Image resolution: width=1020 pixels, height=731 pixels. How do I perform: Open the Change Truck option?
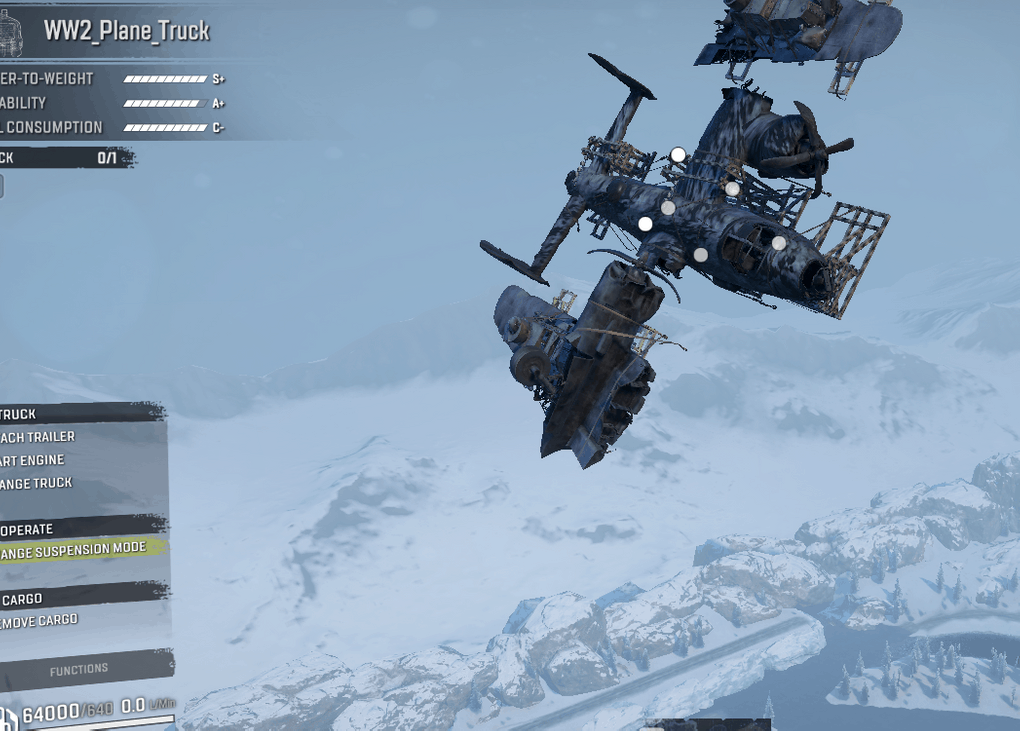point(38,483)
